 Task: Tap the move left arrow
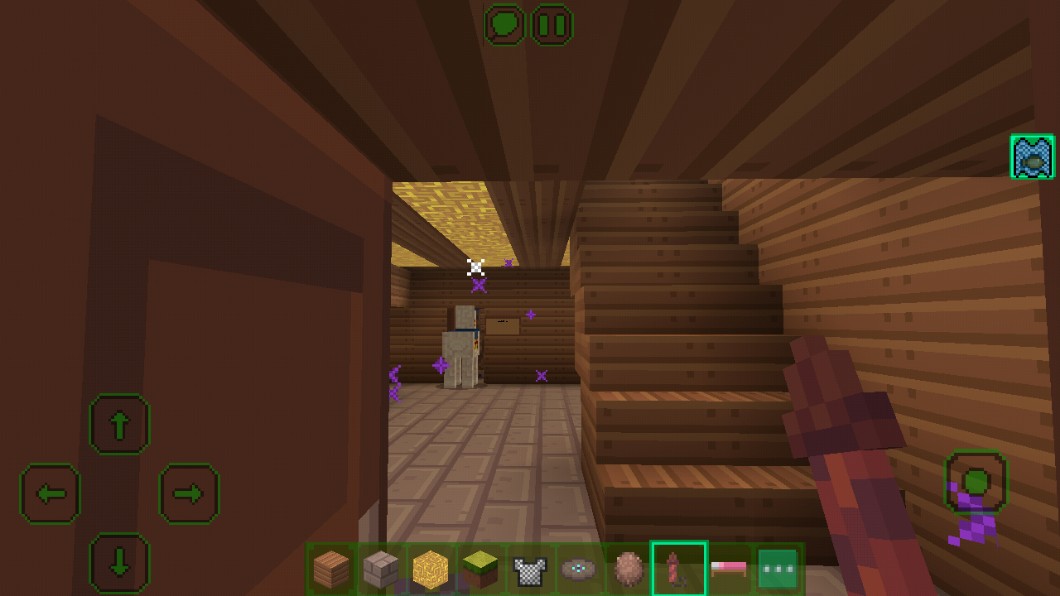pos(50,493)
